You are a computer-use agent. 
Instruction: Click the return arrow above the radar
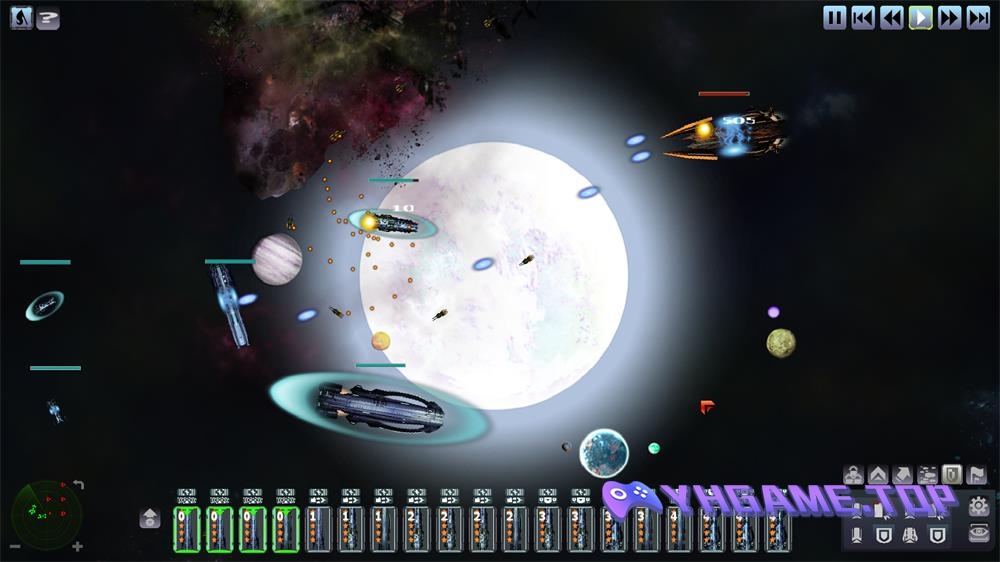coord(78,485)
